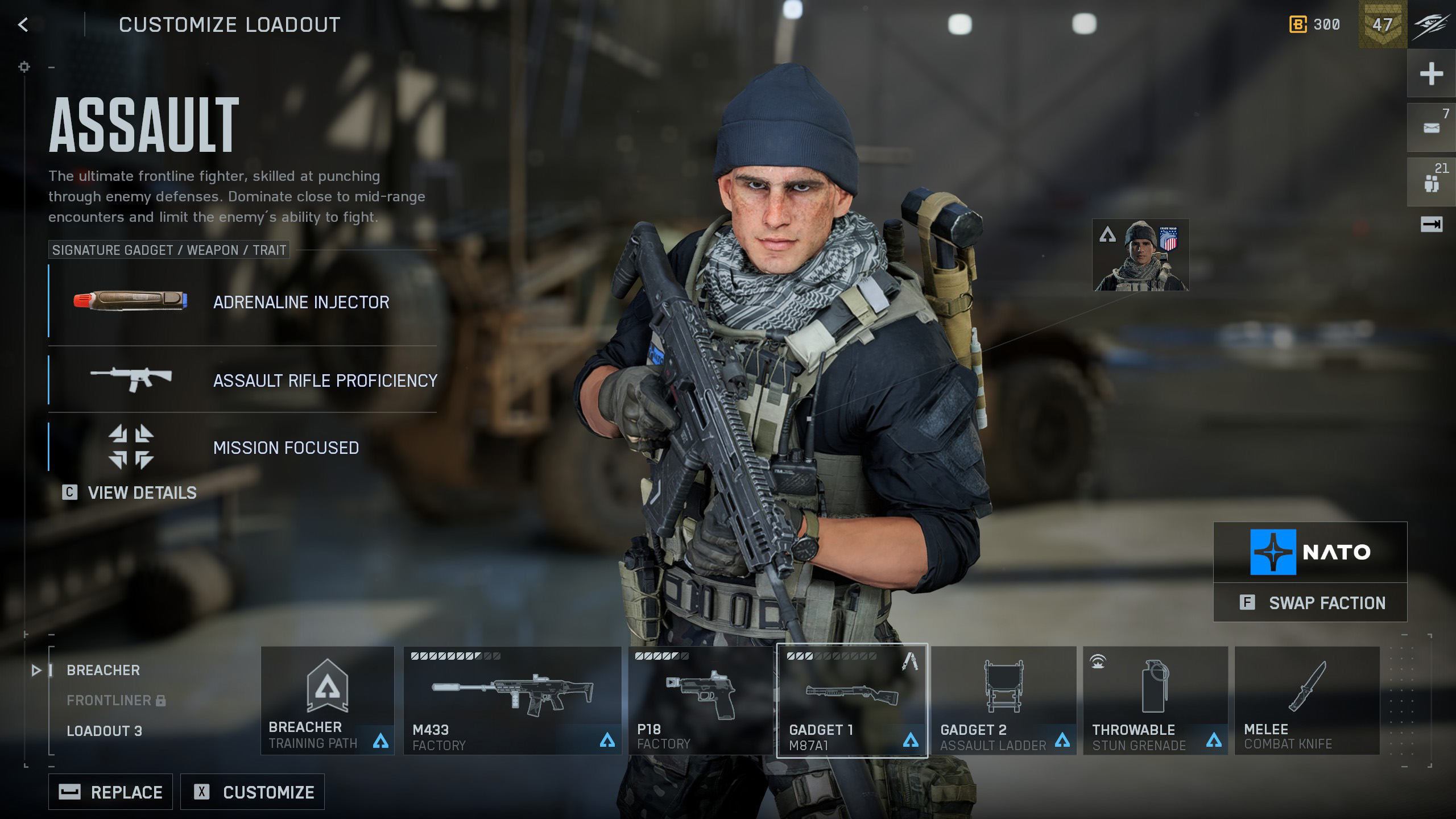Select Assault Rifle Proficiency row
This screenshot has height=819, width=1456.
coord(242,380)
